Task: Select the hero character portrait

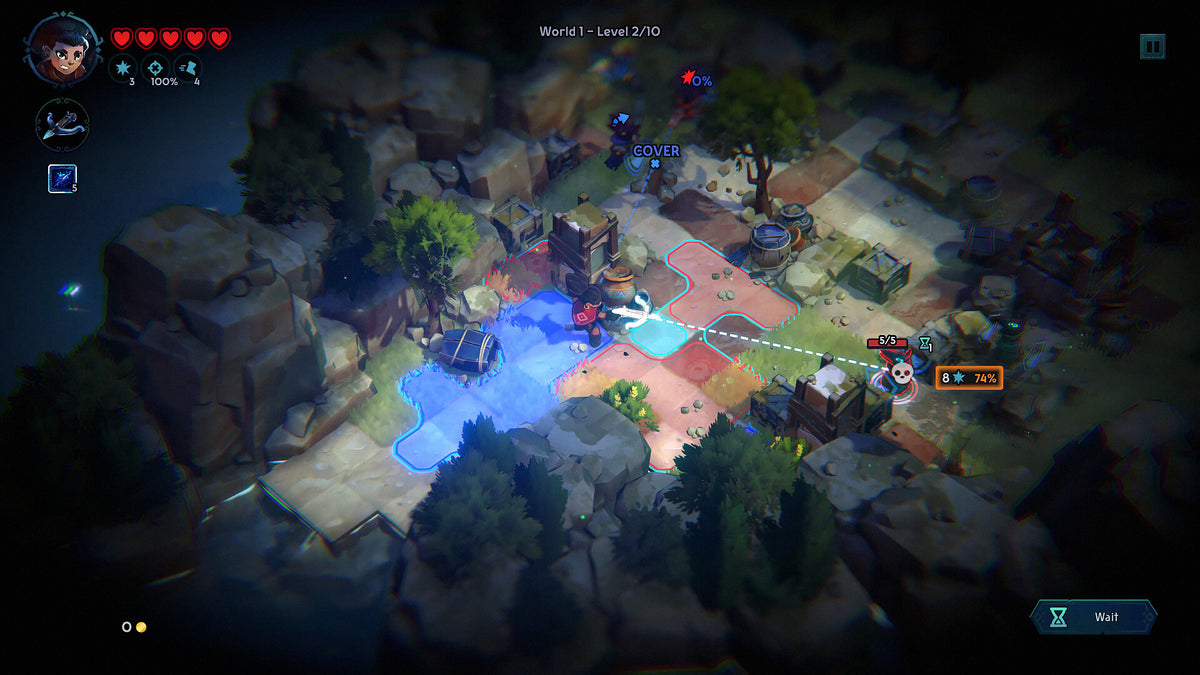Action: click(63, 49)
